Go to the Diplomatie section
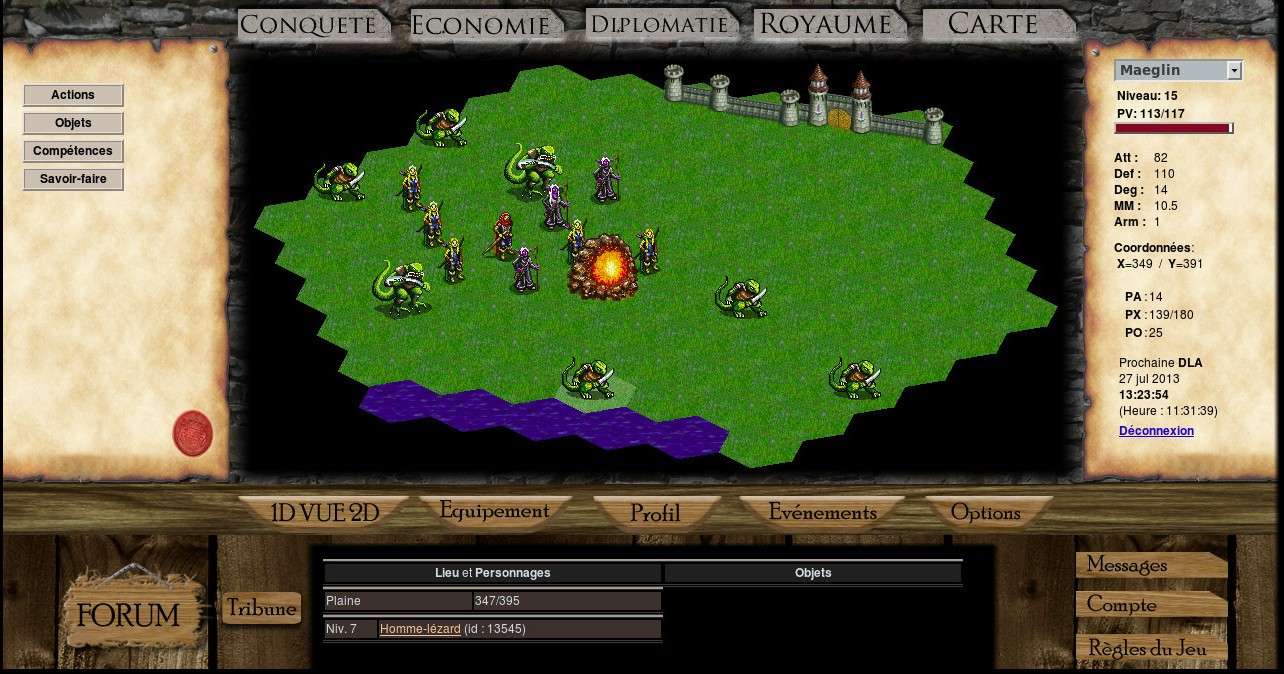Screen dimensions: 1284x674 [658, 24]
